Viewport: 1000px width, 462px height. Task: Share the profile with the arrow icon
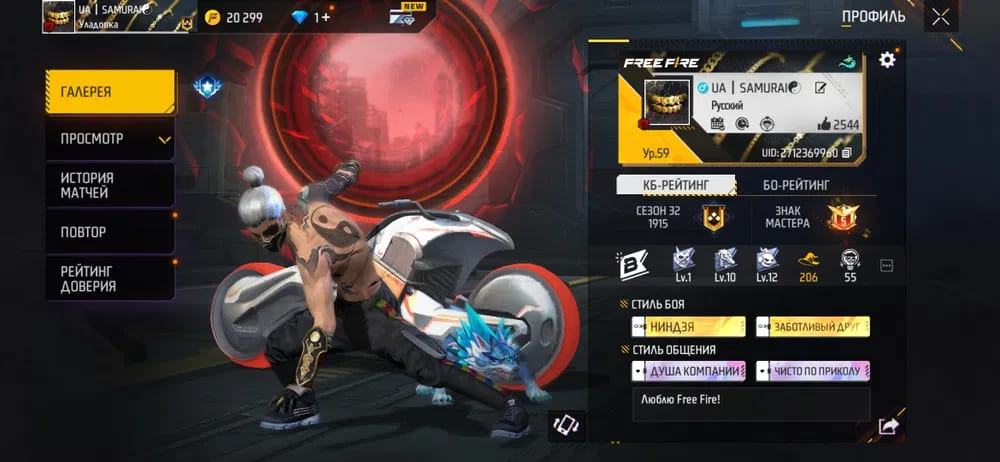887,426
